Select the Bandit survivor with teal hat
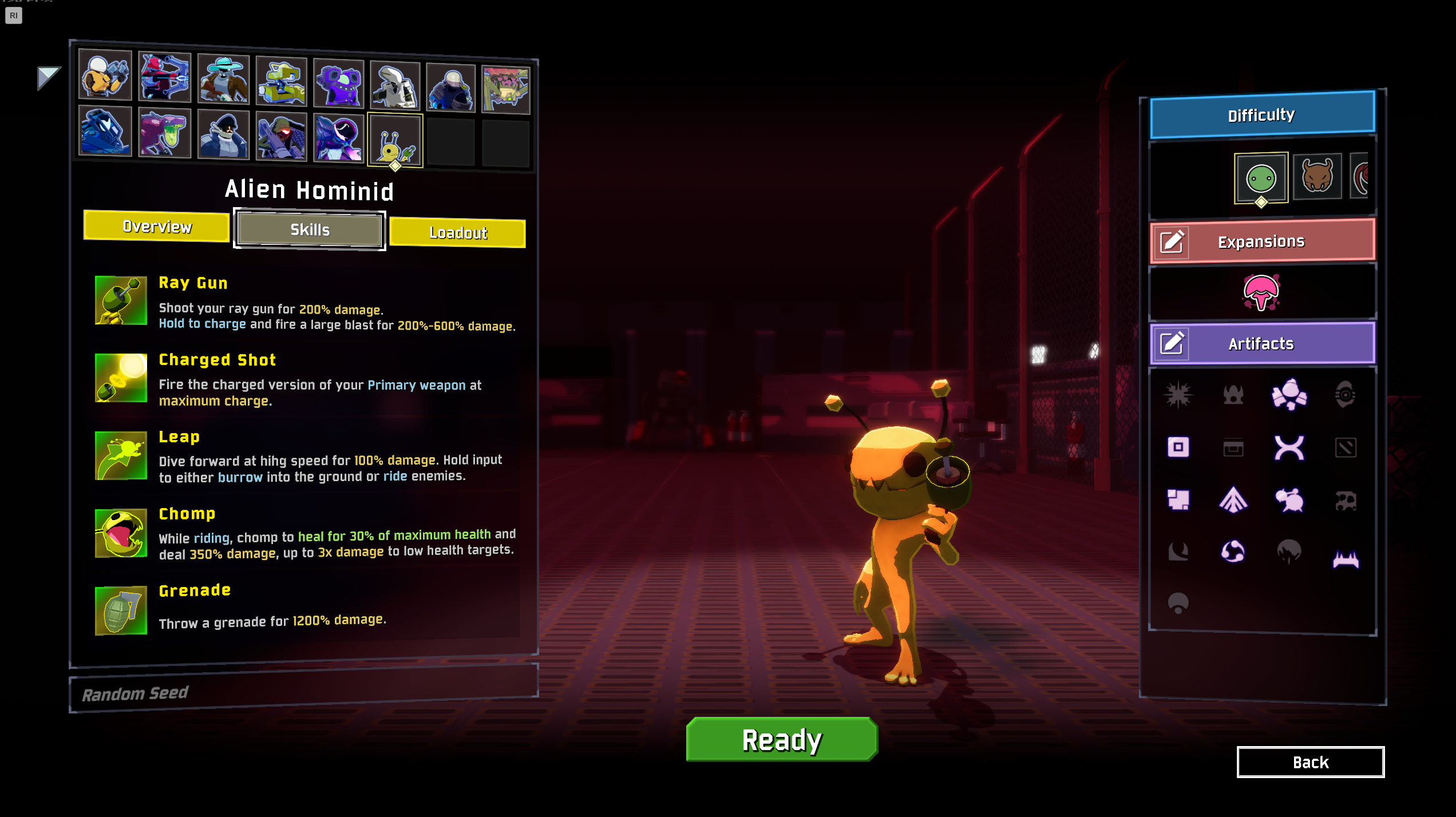Screen dimensions: 1456x817 tap(223, 79)
